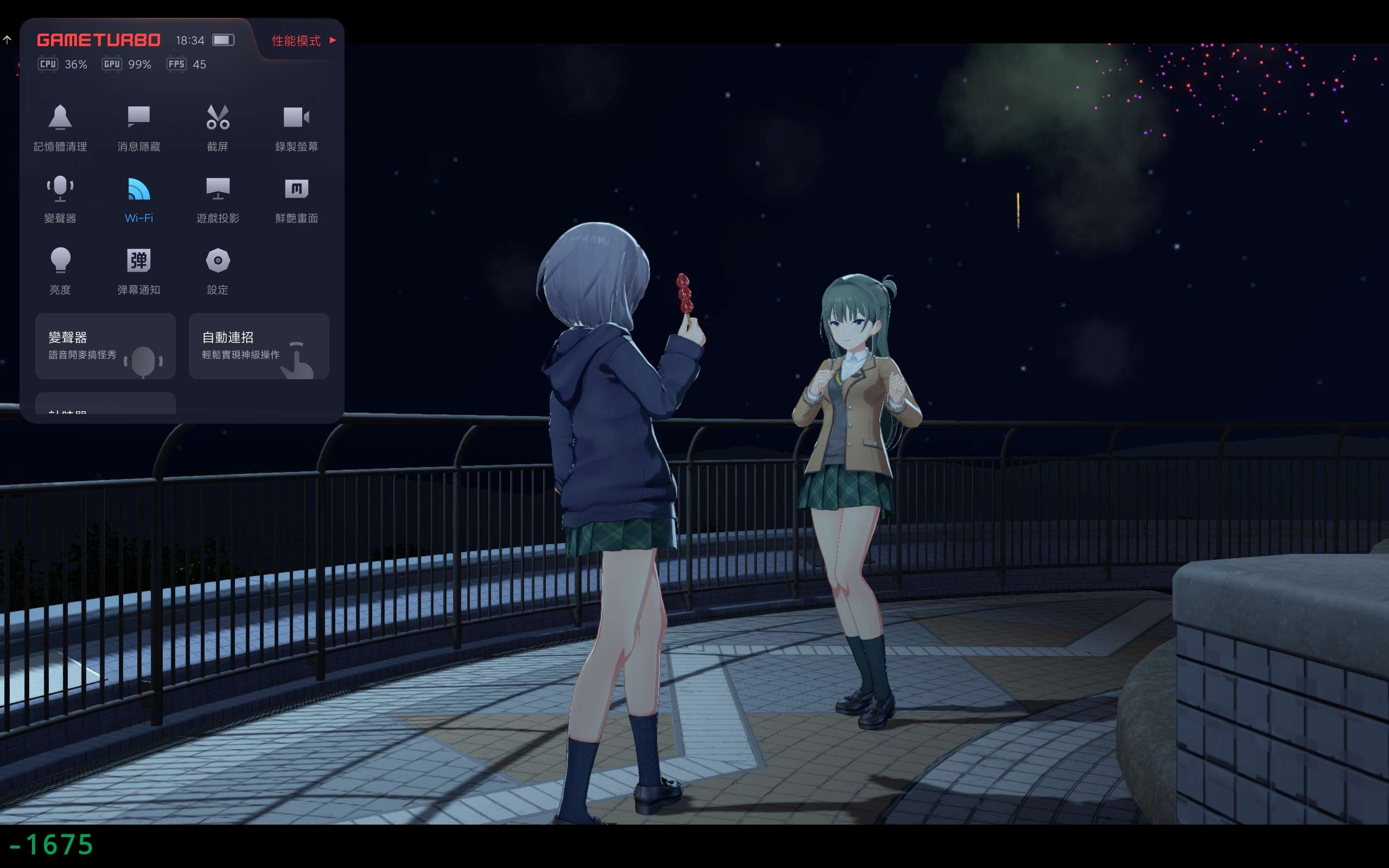Click the small arrow at the left edge
1389x868 pixels.
pos(7,40)
